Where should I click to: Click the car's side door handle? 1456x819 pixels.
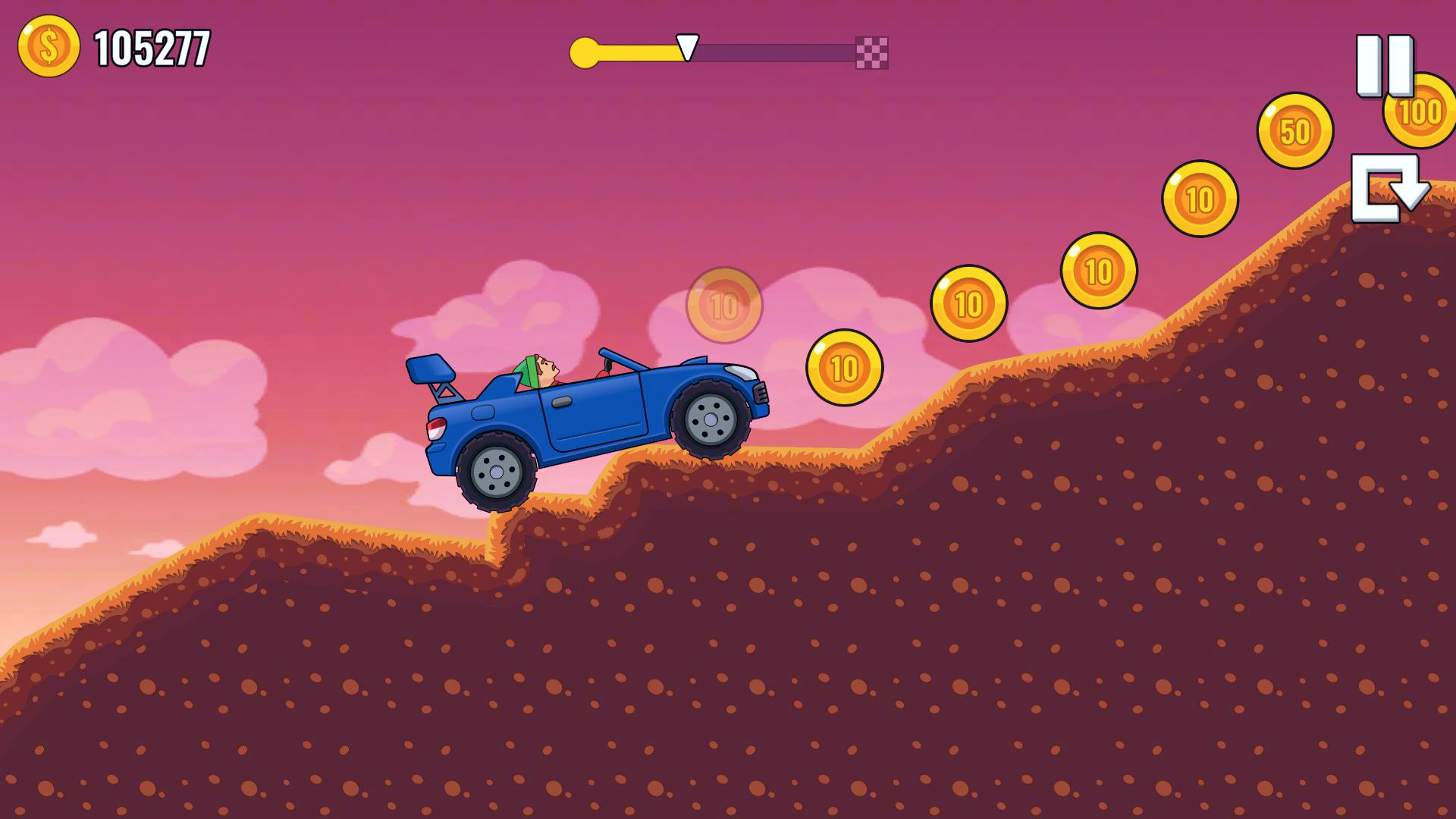tap(565, 400)
